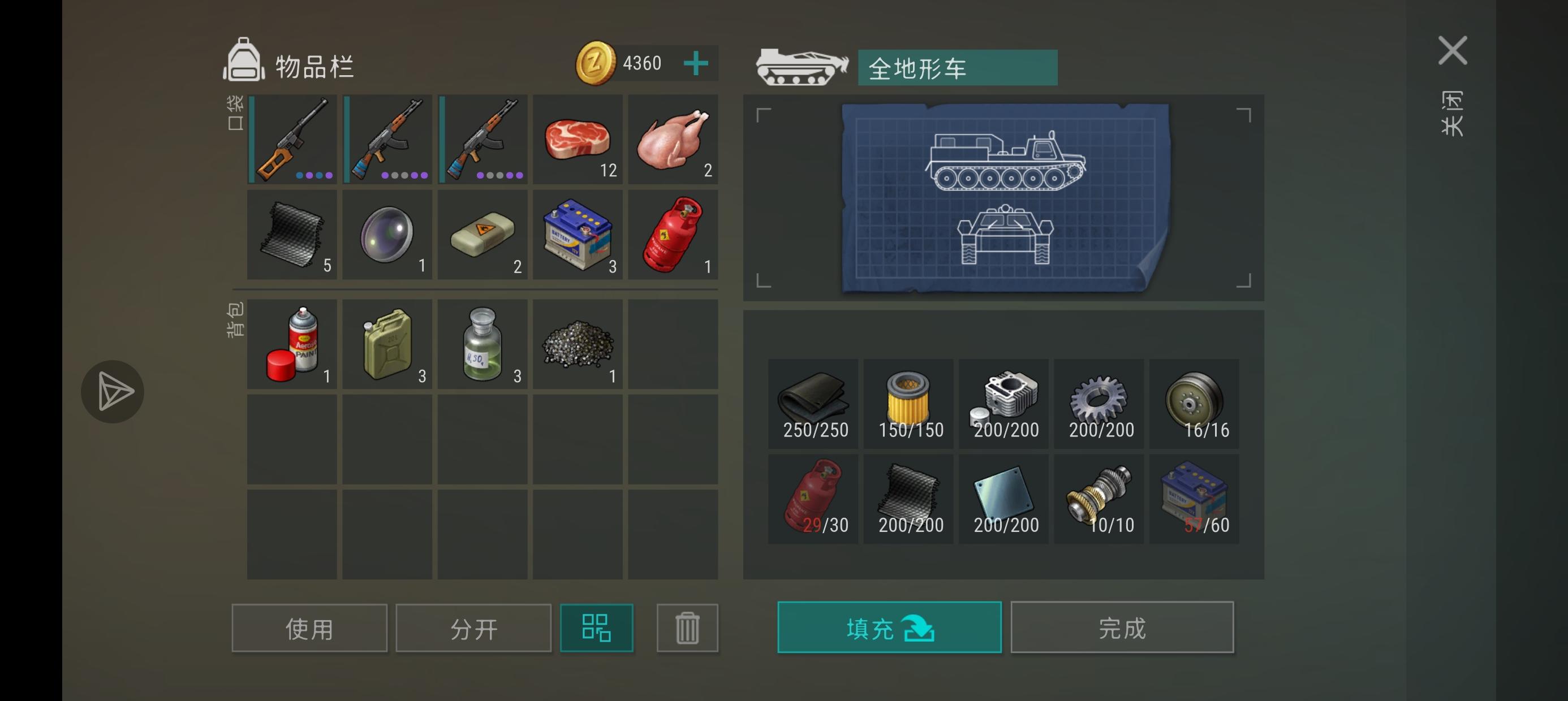Open the currency purchase with the plus button
The image size is (1568, 701).
tap(696, 63)
